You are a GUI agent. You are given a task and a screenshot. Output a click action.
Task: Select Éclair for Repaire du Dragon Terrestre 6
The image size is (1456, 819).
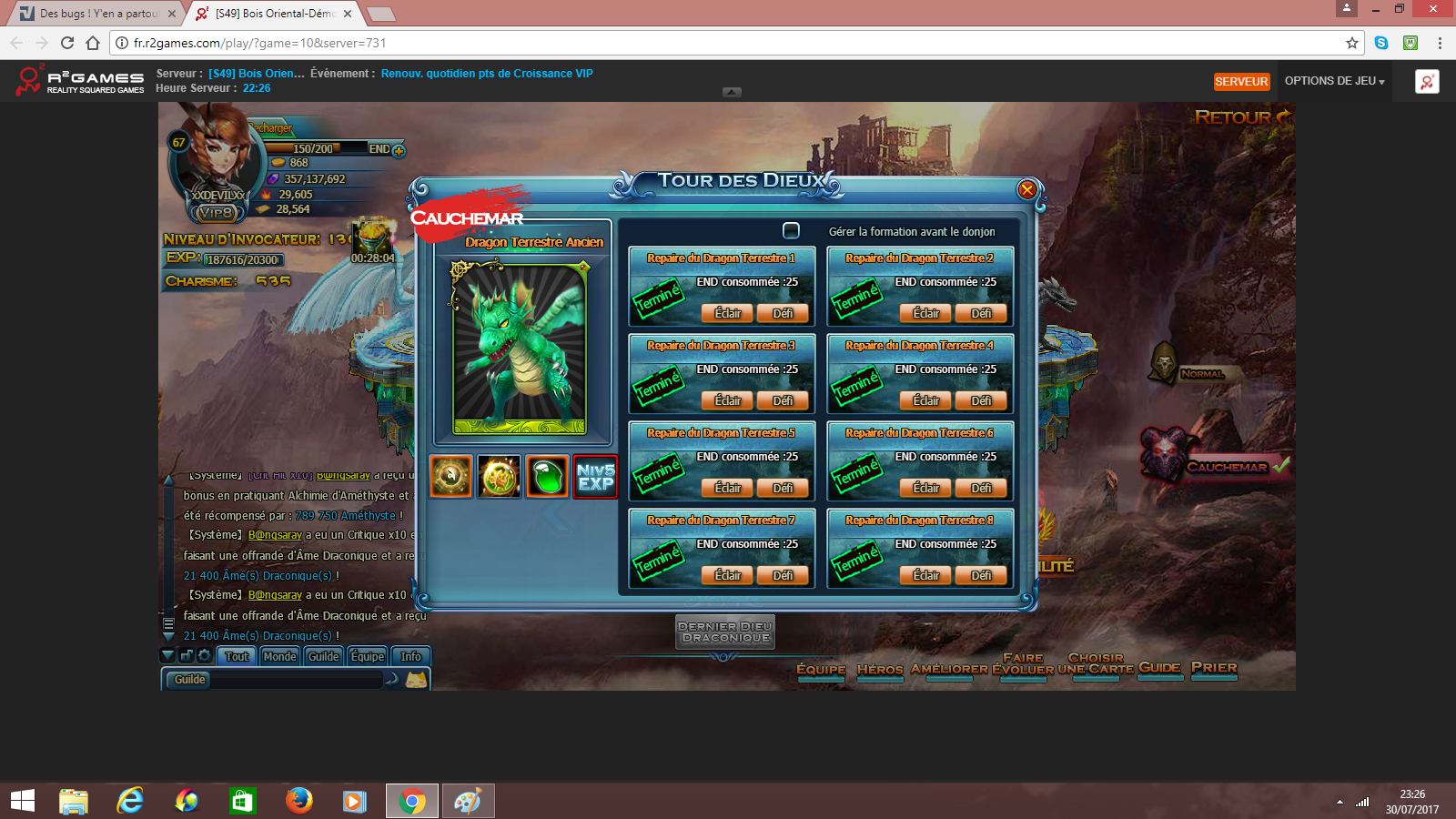pyautogui.click(x=925, y=489)
